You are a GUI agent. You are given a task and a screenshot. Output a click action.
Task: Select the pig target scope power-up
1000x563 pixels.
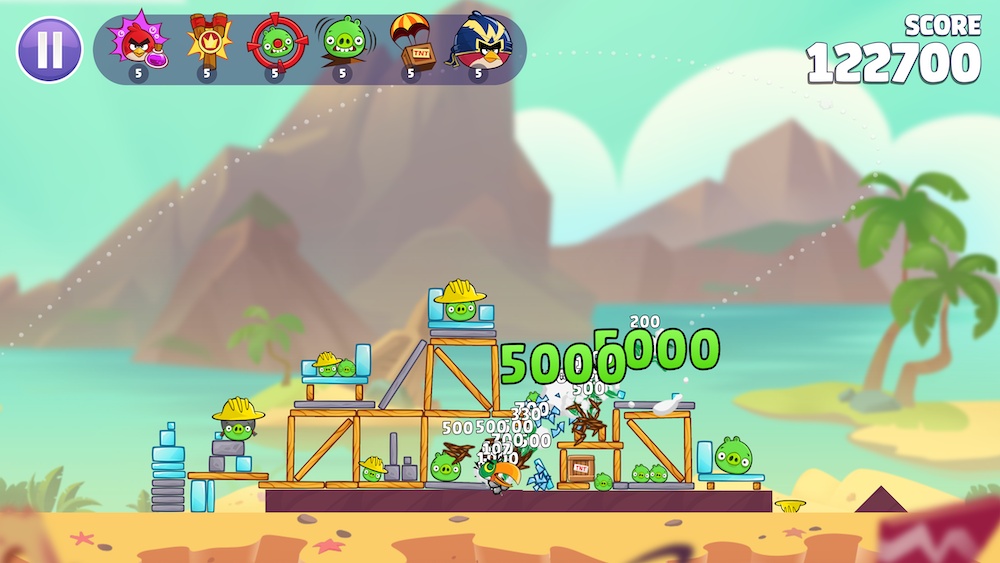(x=273, y=42)
